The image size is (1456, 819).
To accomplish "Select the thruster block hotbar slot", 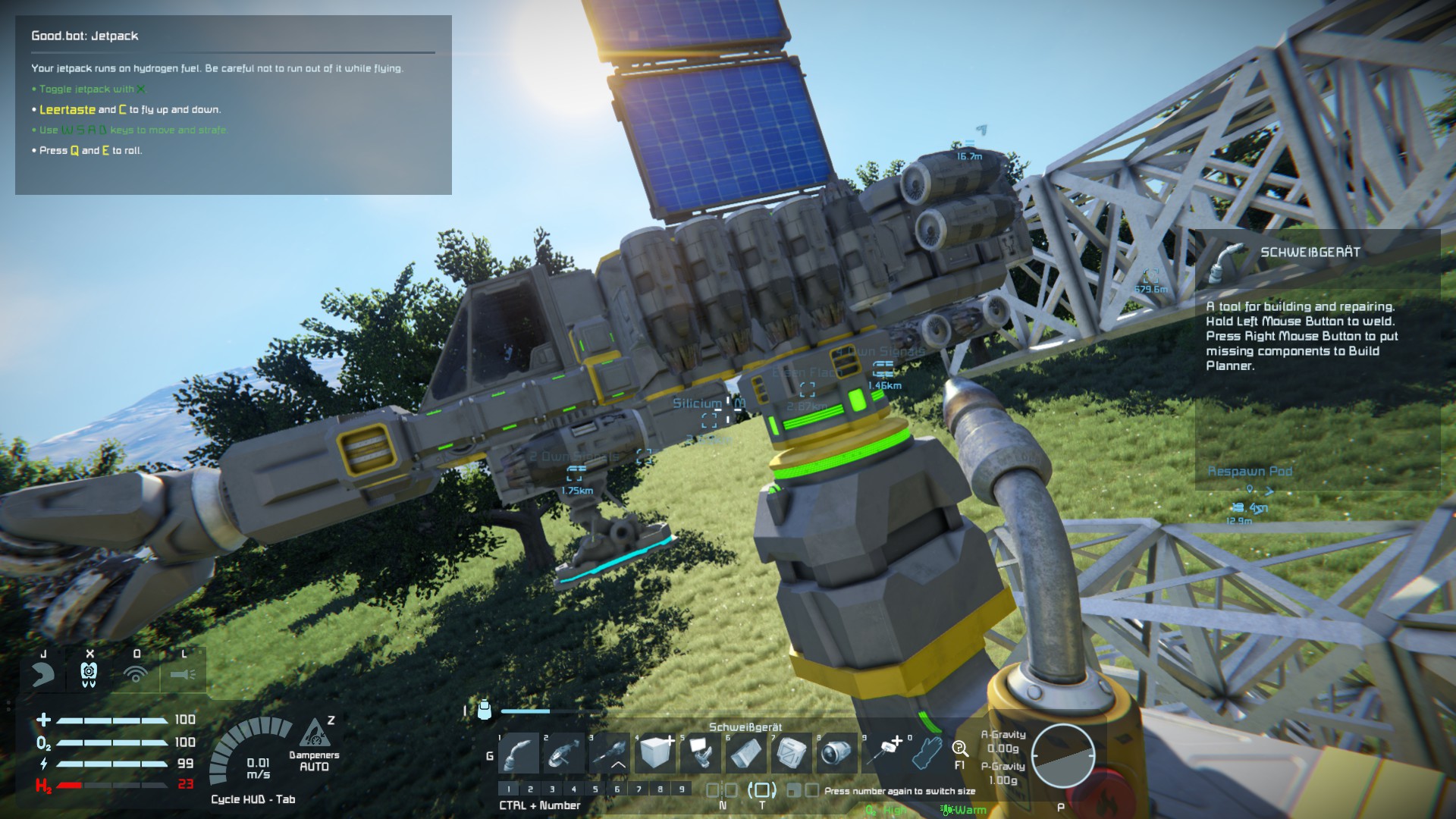I will tap(837, 753).
